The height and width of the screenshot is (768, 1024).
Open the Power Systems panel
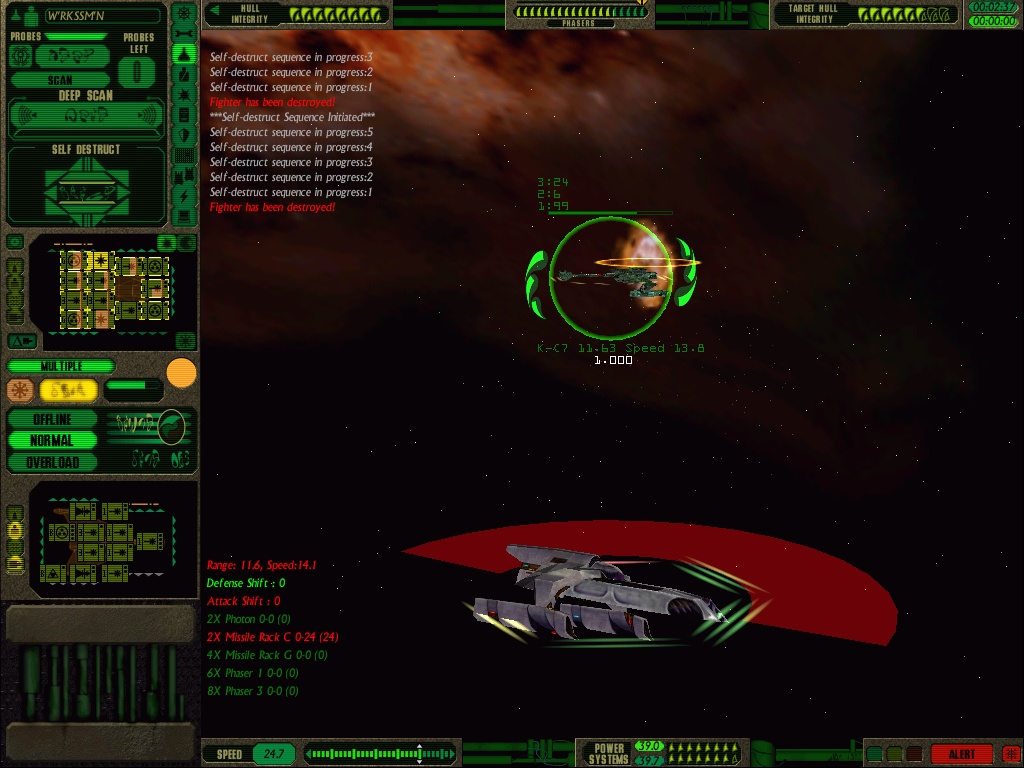(609, 753)
